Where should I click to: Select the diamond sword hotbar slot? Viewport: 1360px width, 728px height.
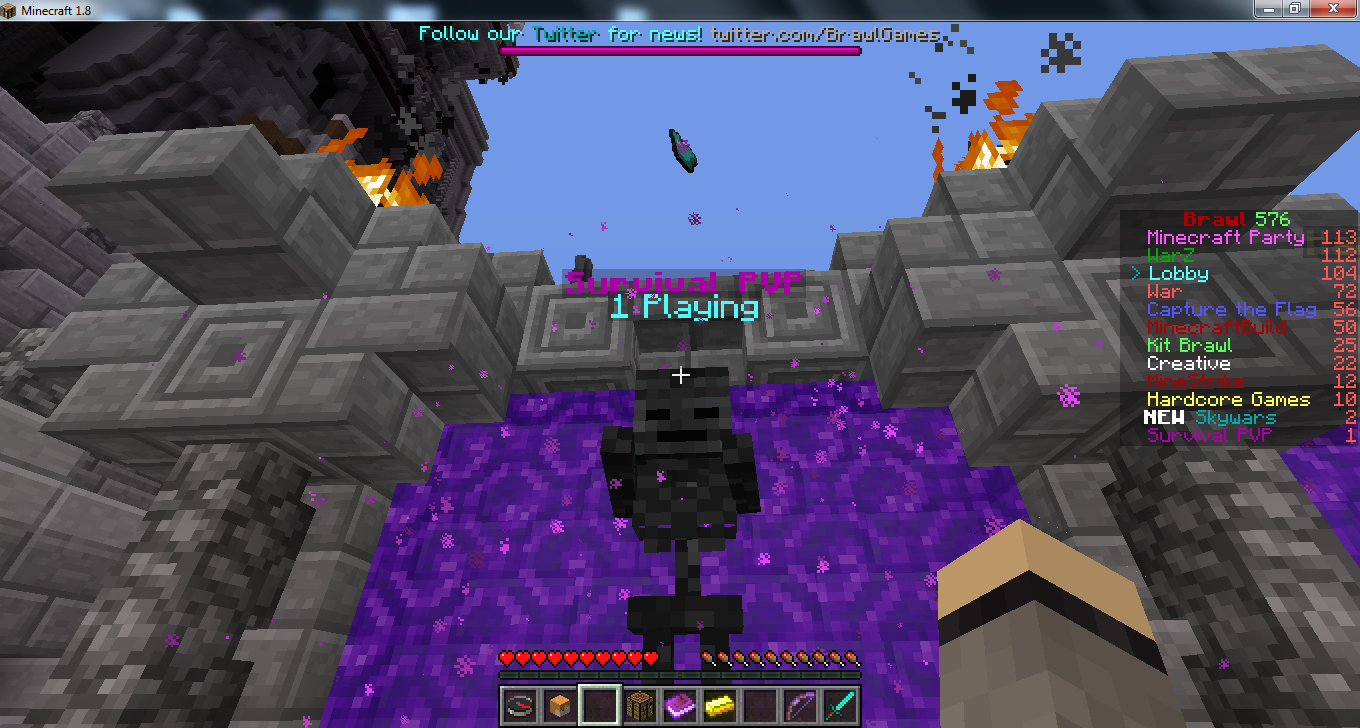click(839, 705)
